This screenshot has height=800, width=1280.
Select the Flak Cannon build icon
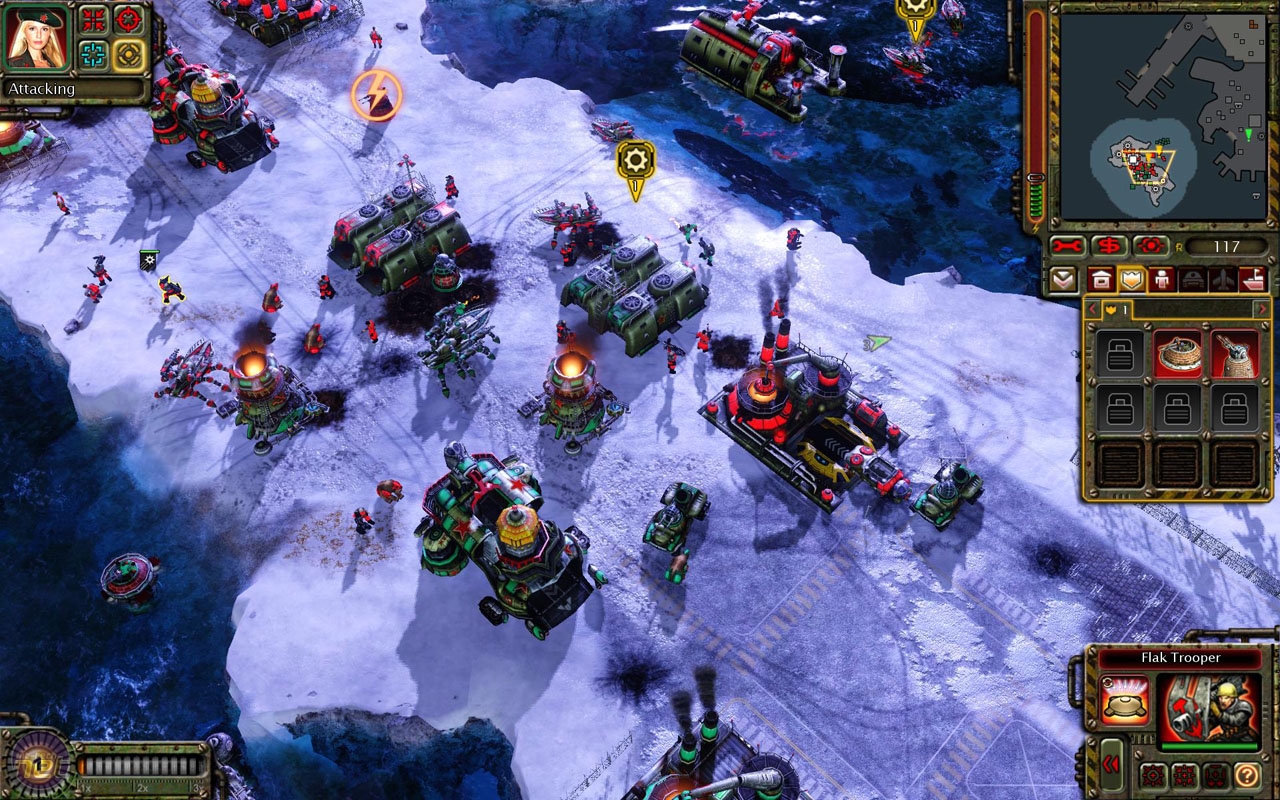tap(1233, 353)
